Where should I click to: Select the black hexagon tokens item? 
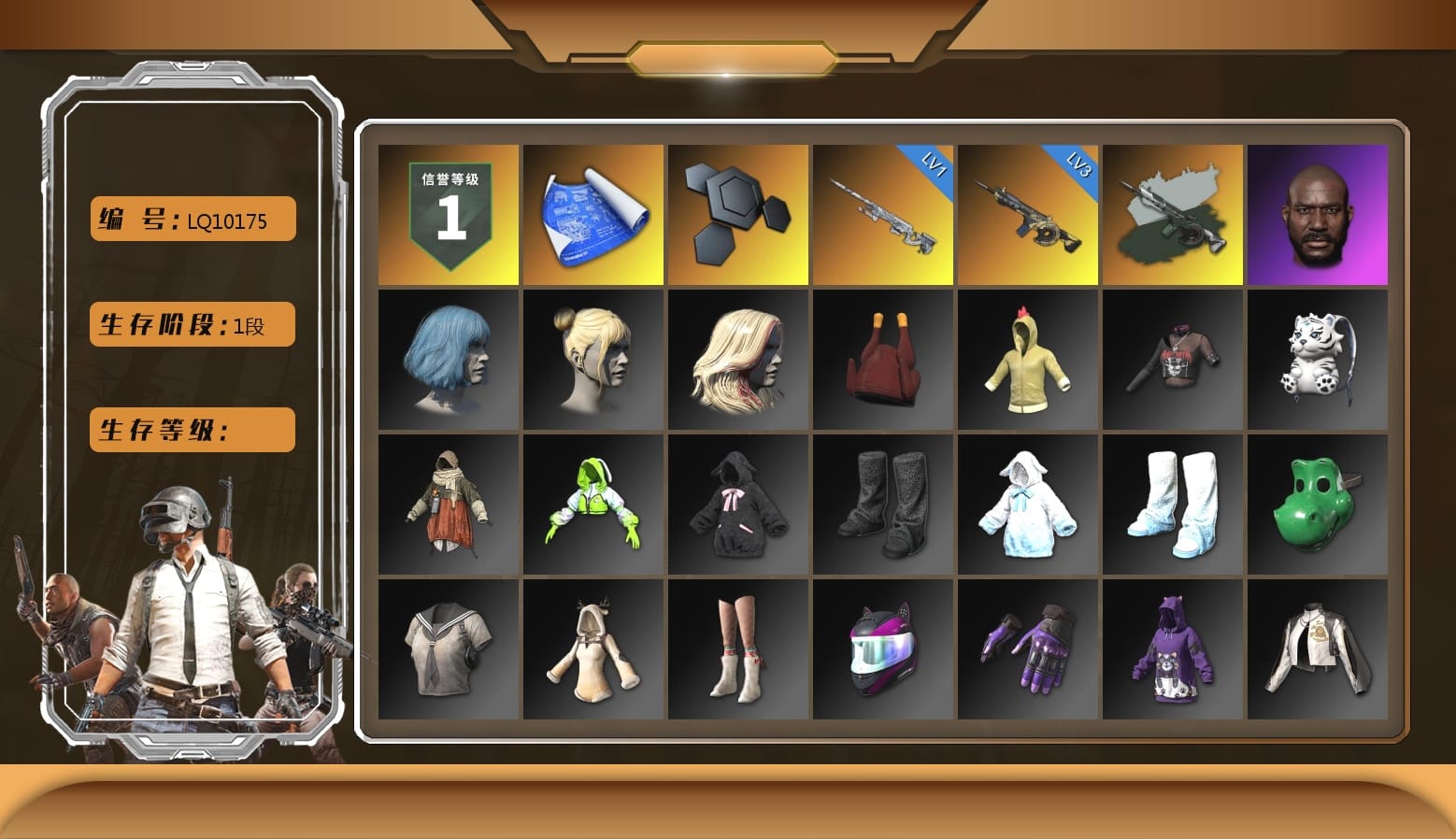tap(737, 213)
